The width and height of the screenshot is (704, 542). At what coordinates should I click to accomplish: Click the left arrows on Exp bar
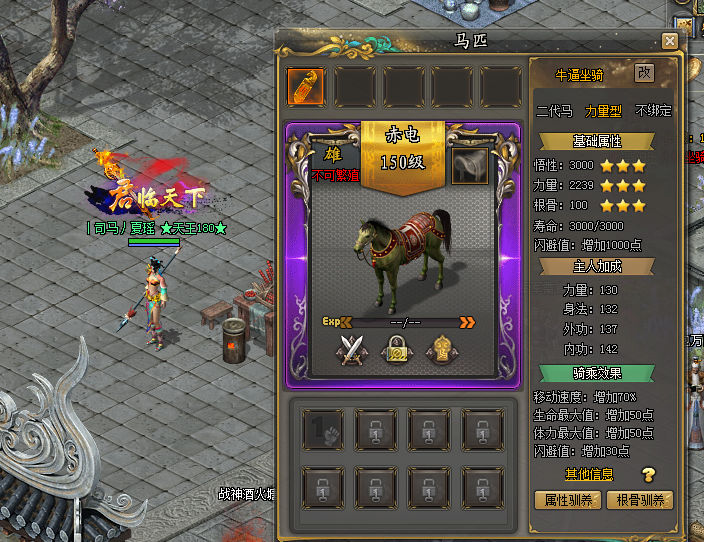pyautogui.click(x=346, y=322)
